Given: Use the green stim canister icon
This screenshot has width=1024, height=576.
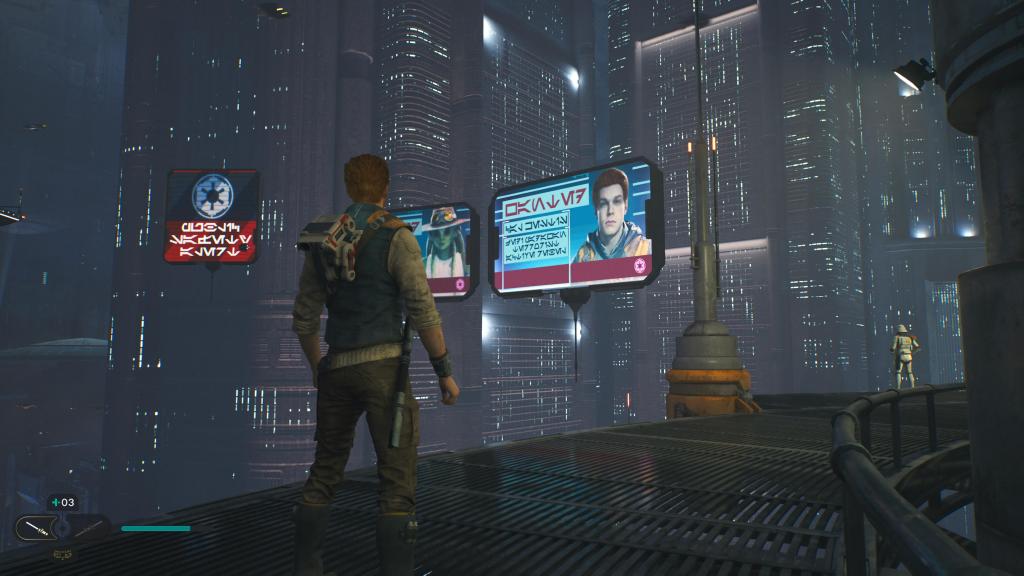Looking at the screenshot, I should point(54,502).
